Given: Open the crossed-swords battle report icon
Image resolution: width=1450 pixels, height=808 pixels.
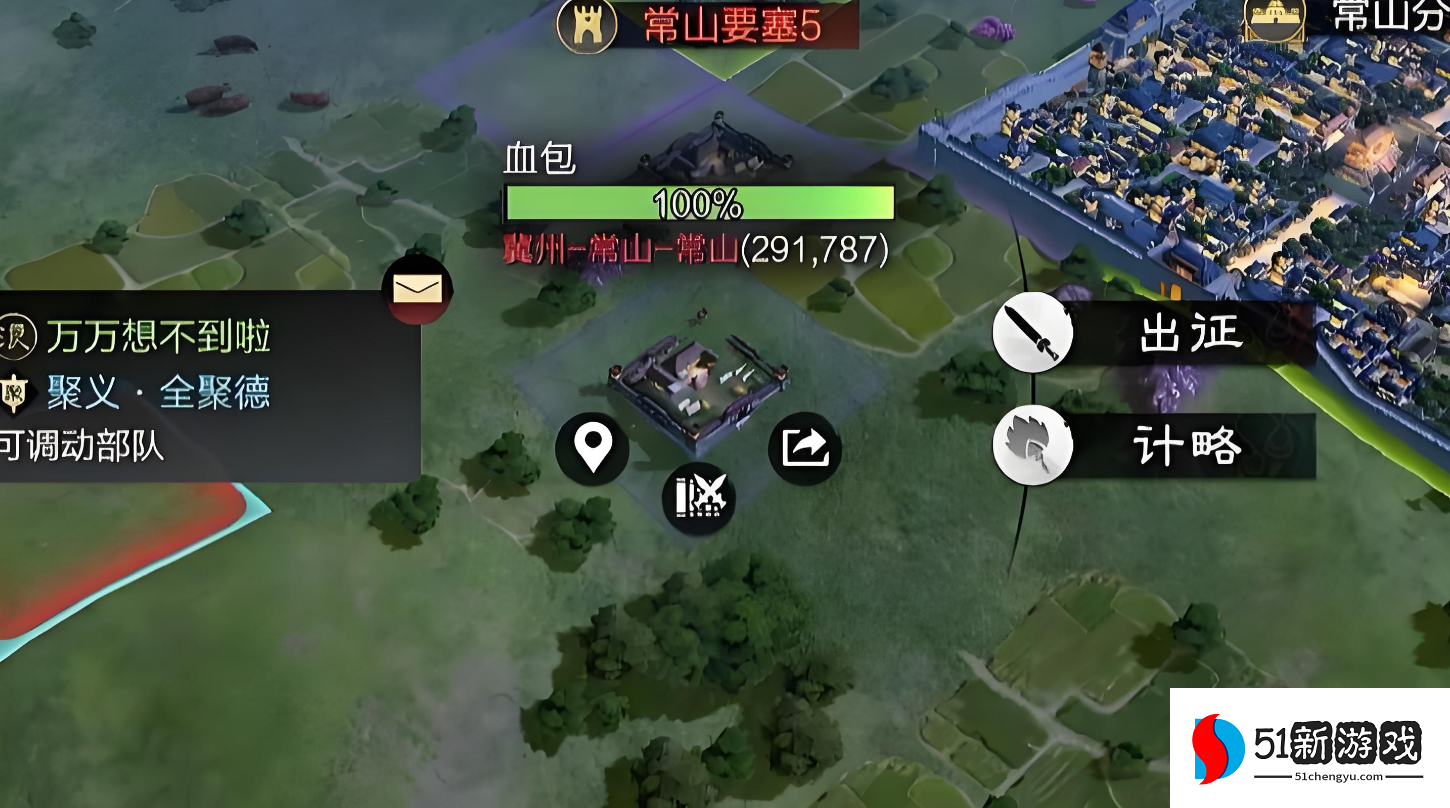Looking at the screenshot, I should click(x=699, y=498).
